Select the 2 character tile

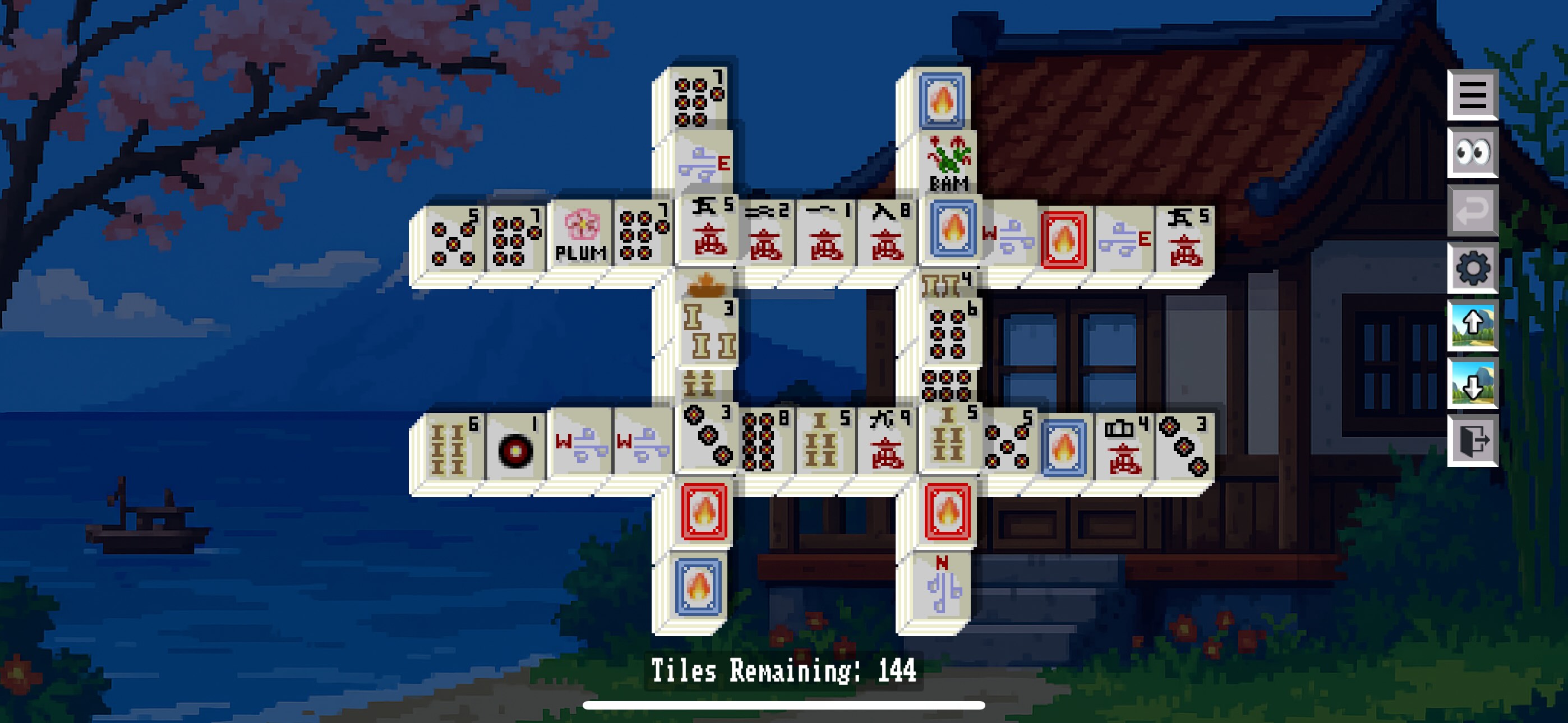coord(765,237)
